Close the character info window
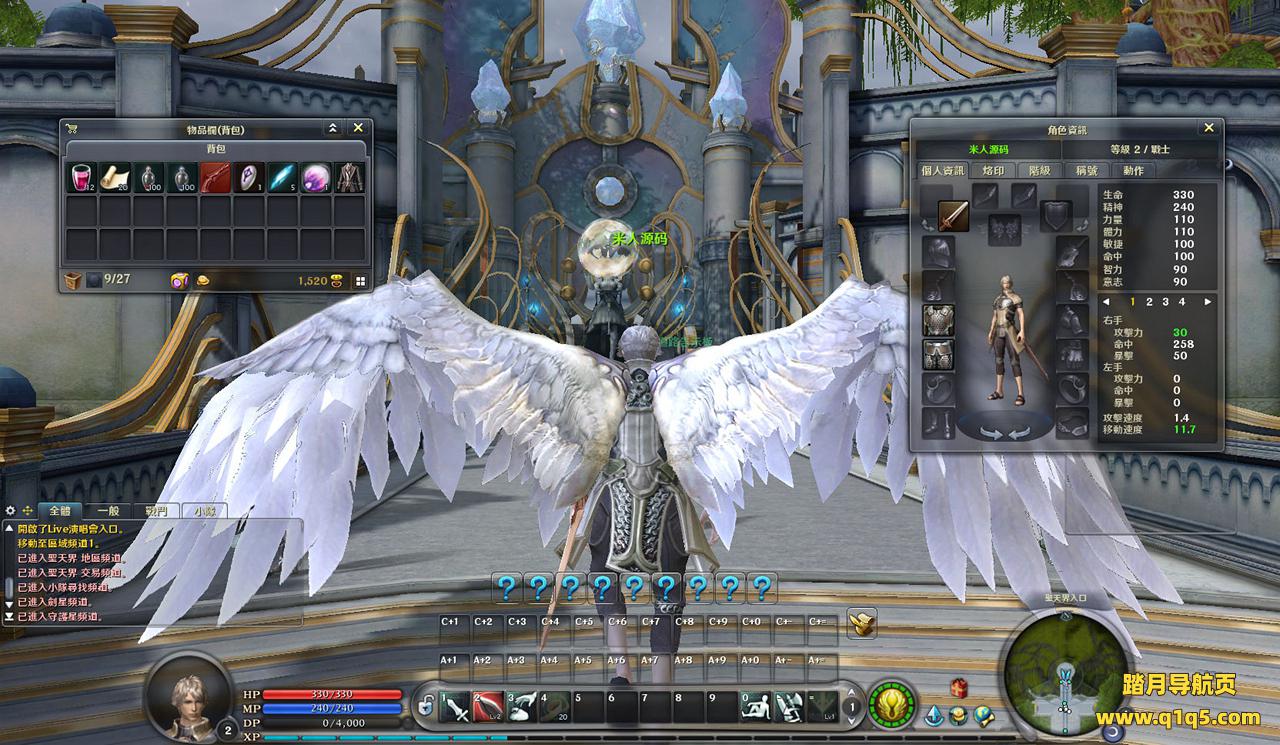The width and height of the screenshot is (1280, 745). coord(1209,128)
